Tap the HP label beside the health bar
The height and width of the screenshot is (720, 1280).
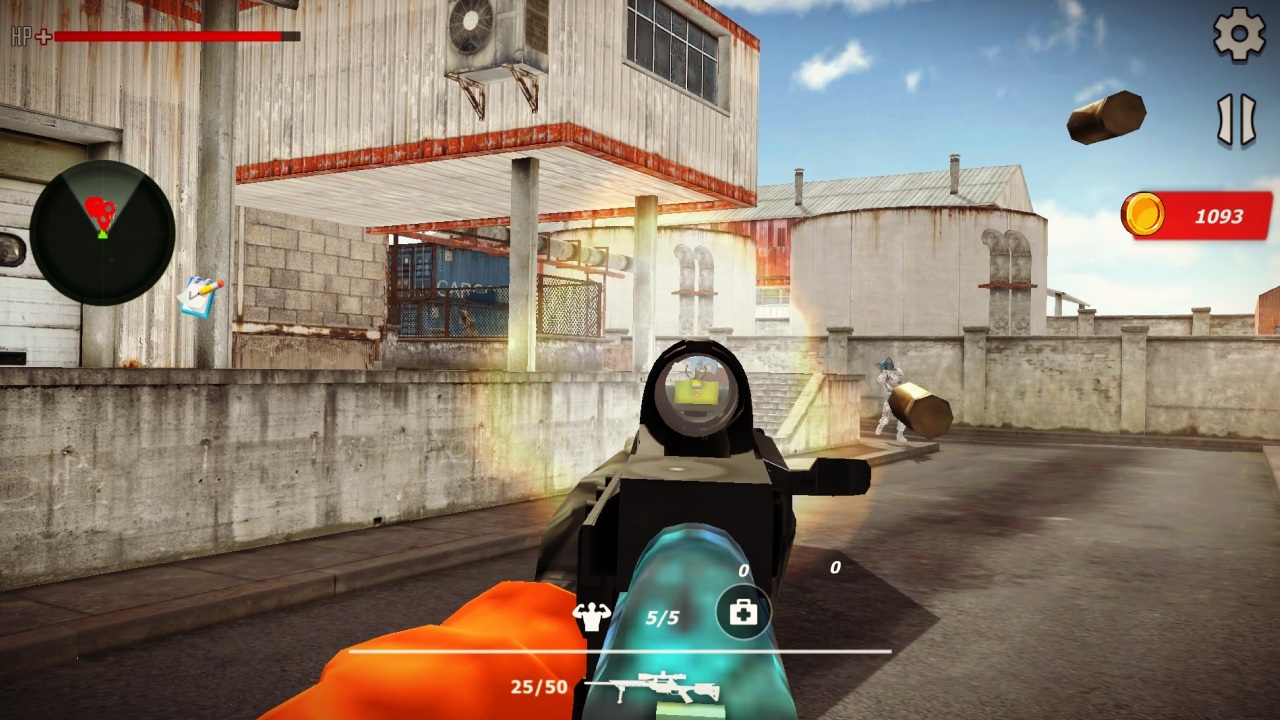(23, 37)
